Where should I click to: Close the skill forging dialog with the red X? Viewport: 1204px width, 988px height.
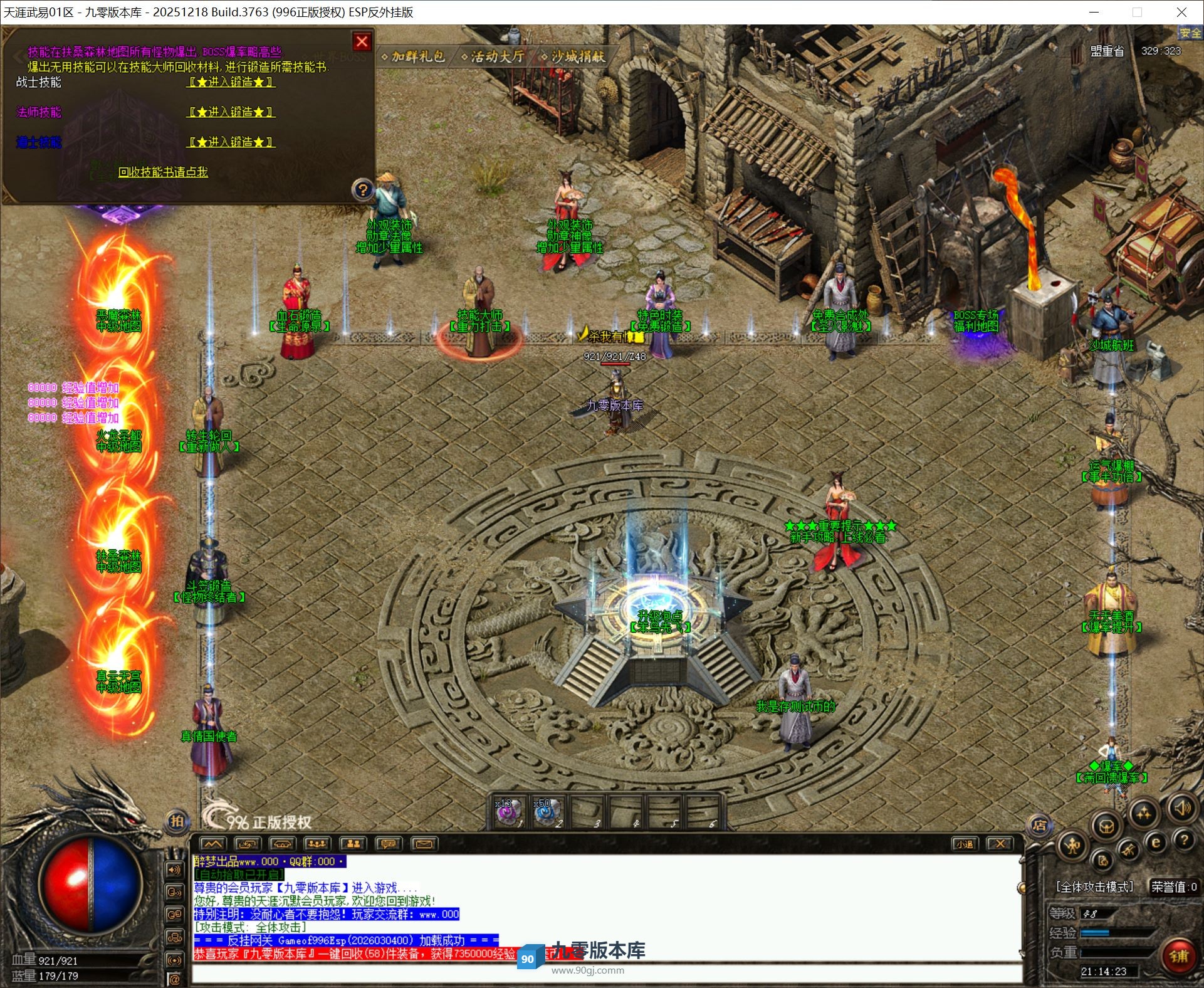(x=362, y=42)
